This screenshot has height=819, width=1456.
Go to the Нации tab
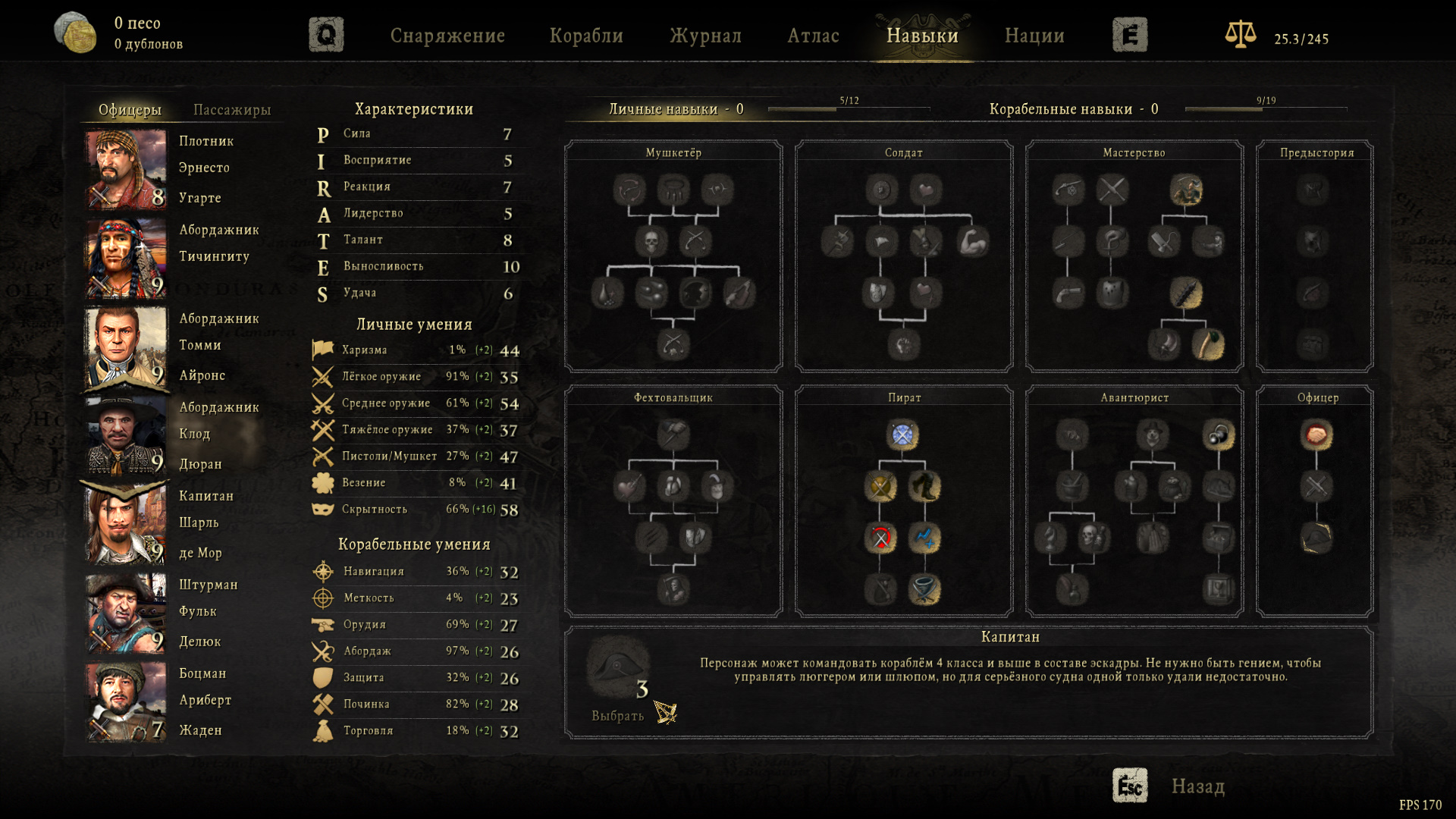(x=1034, y=36)
